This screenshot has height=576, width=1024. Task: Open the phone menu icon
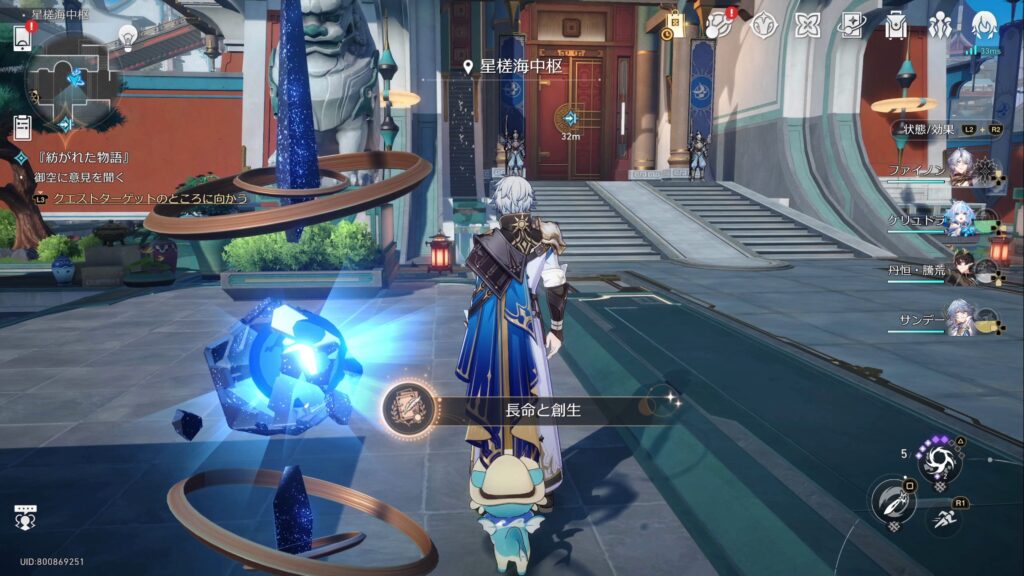(x=22, y=37)
